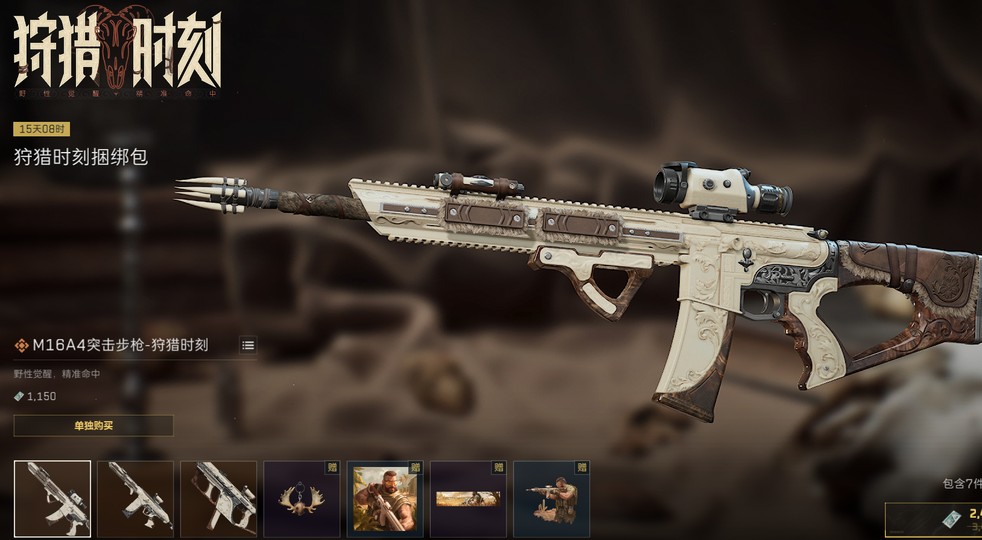Click the 单独购买 buy-separately button
This screenshot has height=540, width=982.
point(93,426)
